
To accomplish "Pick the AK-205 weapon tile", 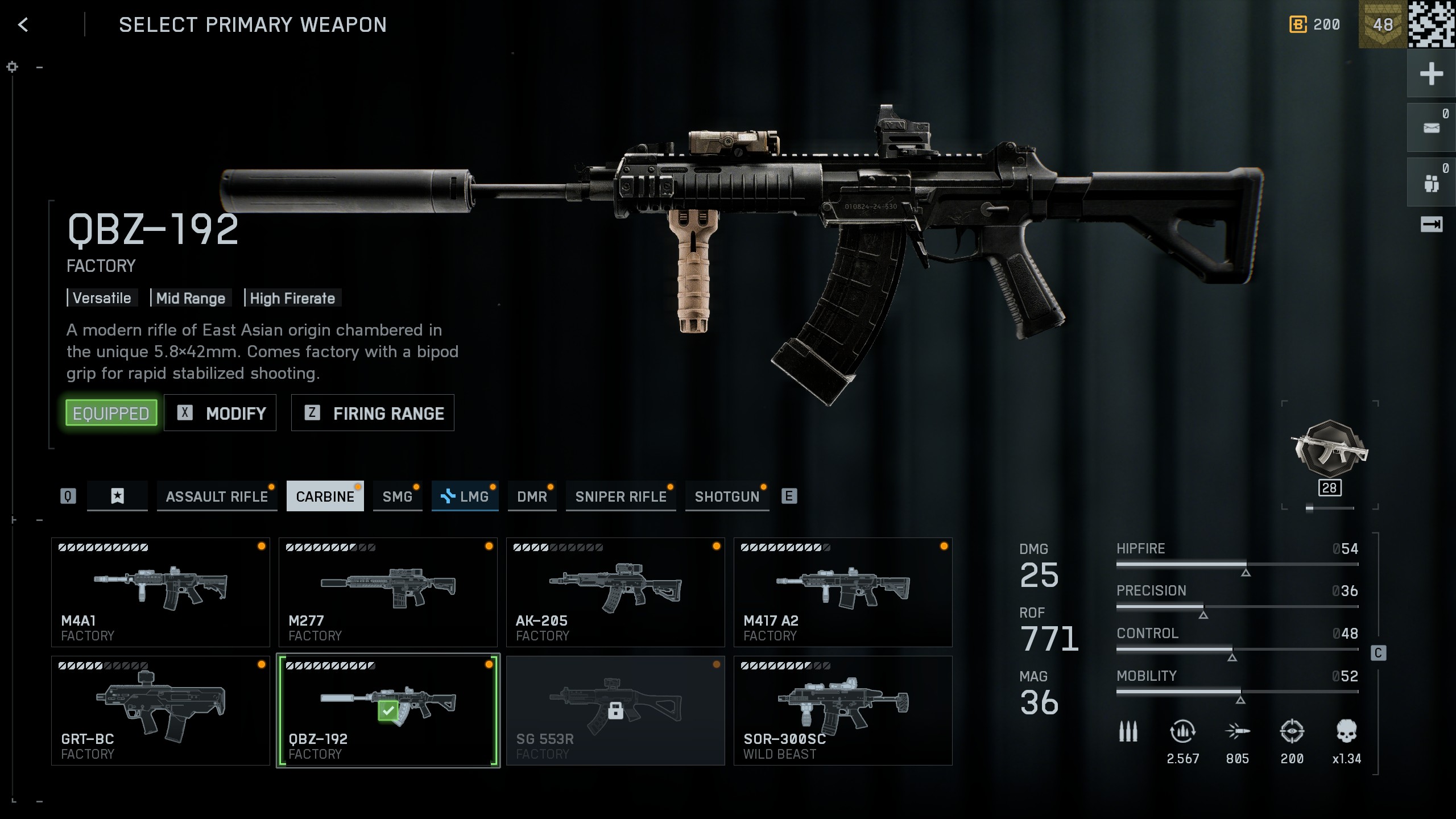I will pyautogui.click(x=615, y=592).
